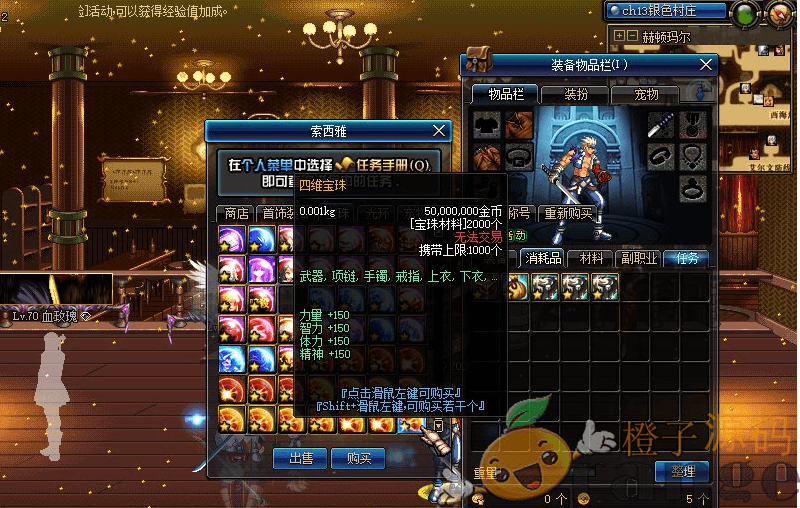Close the 装备物品栏 inventory window

707,65
